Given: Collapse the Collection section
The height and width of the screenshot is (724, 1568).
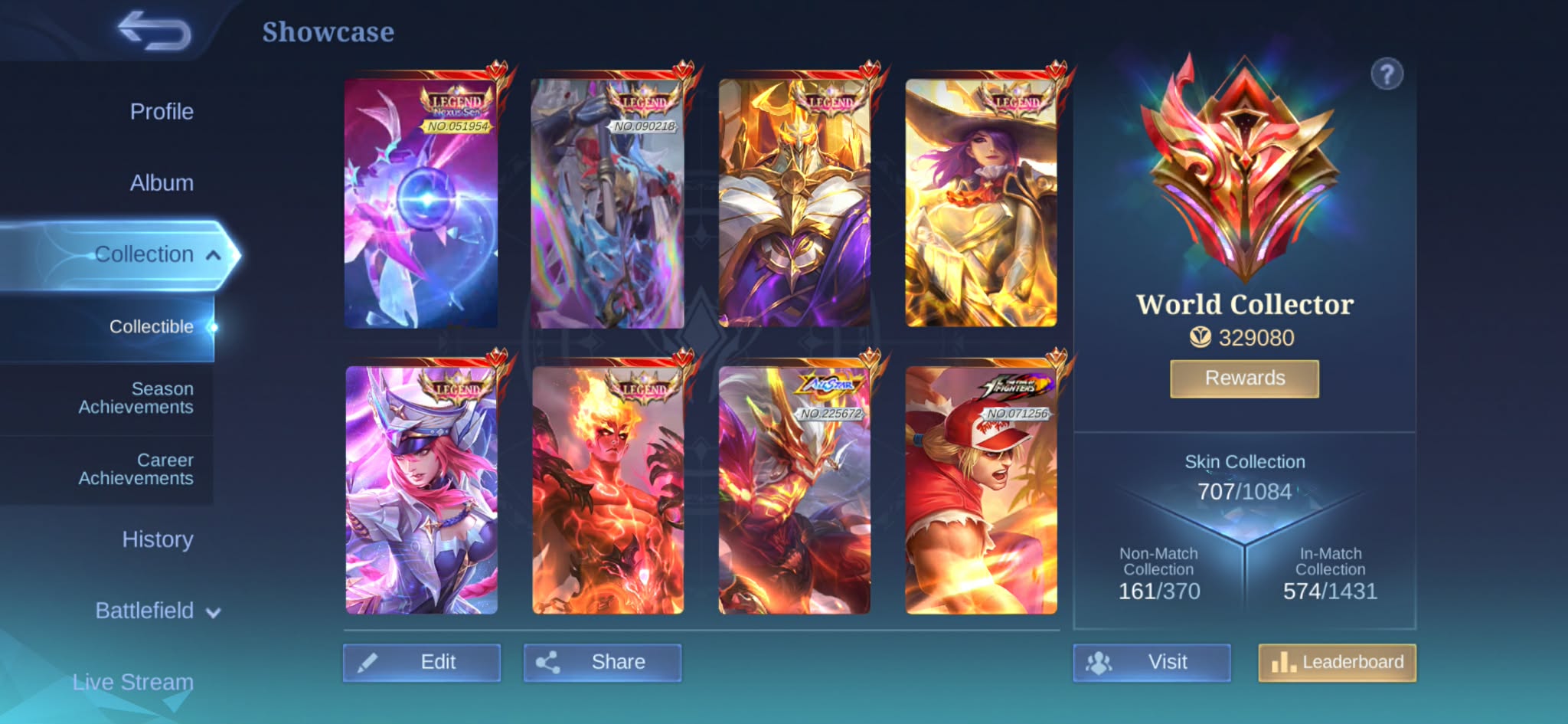Looking at the screenshot, I should [214, 255].
